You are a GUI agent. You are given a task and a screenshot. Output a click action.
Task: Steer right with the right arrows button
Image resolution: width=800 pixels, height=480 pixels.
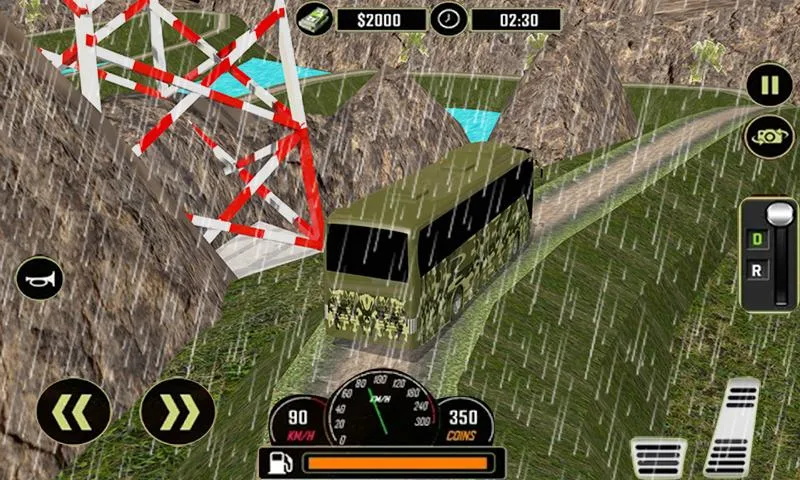pos(177,411)
